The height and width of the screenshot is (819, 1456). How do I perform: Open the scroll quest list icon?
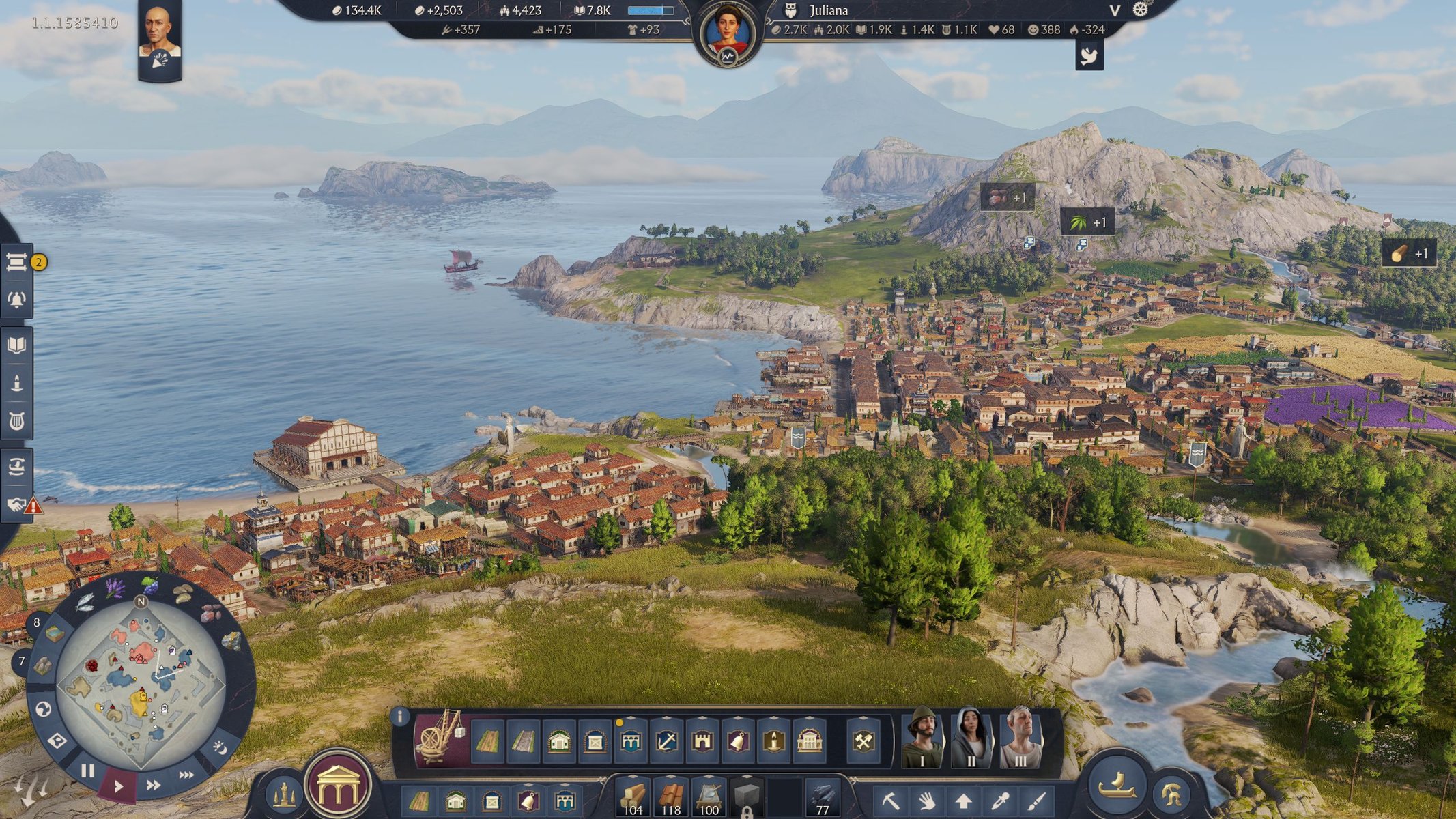[x=16, y=262]
